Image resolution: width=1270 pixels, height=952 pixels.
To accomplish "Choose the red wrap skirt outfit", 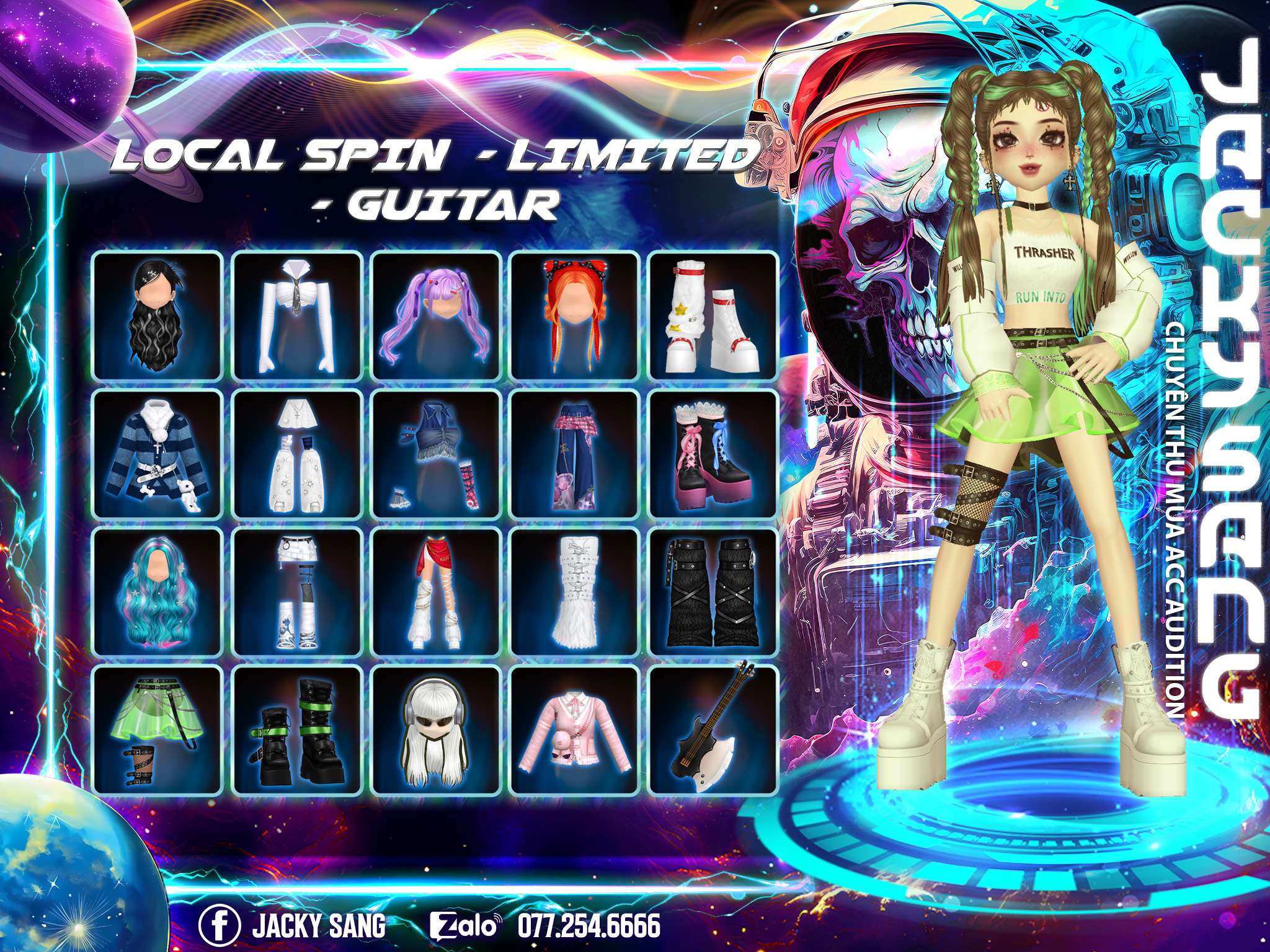I will 436,592.
